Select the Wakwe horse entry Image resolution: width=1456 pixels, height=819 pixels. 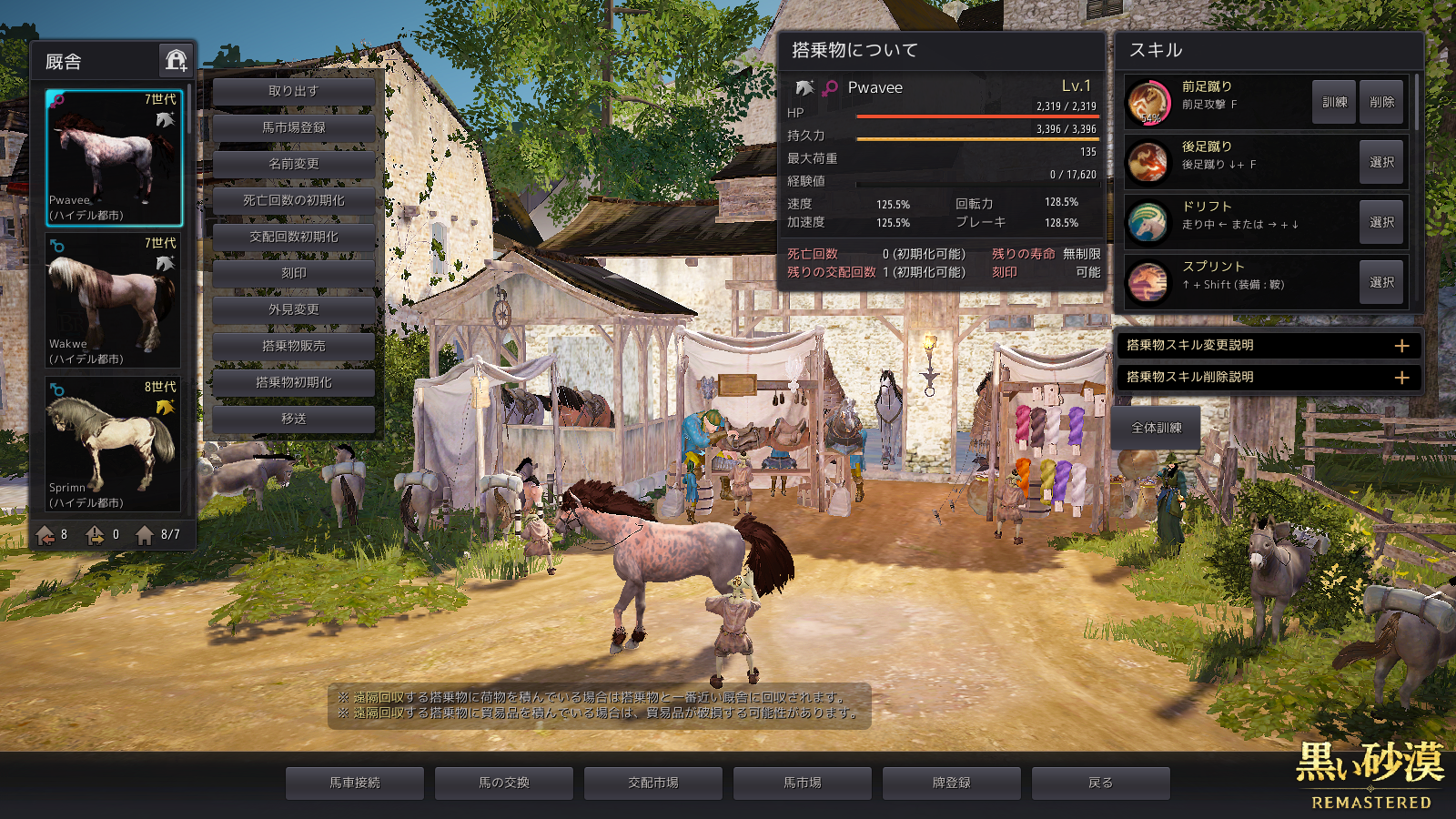tap(114, 301)
